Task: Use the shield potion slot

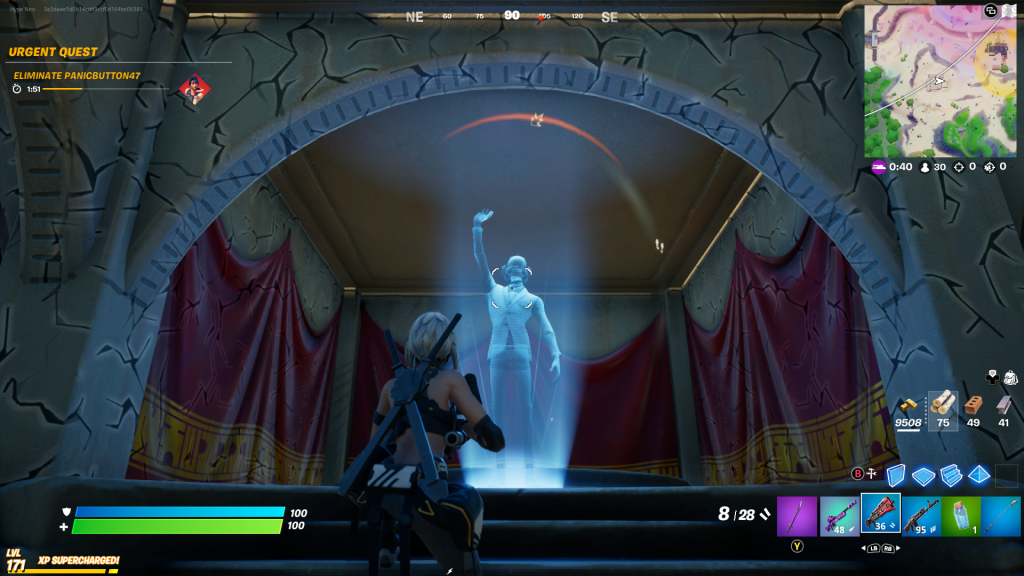Action: tap(961, 515)
